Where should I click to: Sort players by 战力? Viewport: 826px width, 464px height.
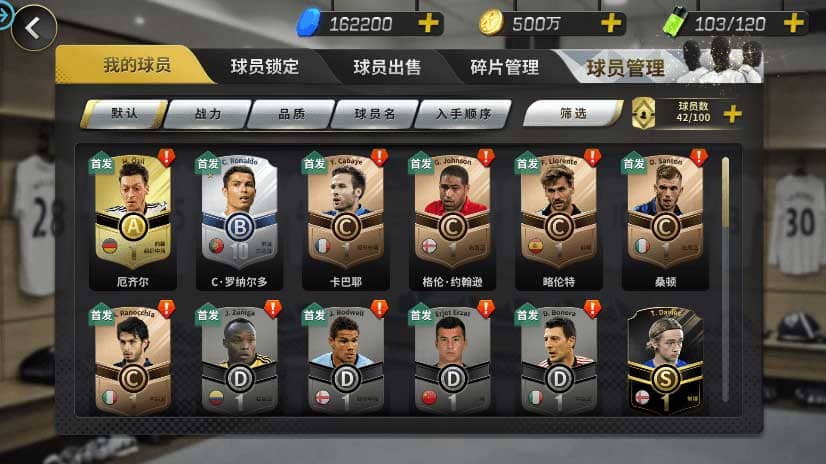pos(206,114)
